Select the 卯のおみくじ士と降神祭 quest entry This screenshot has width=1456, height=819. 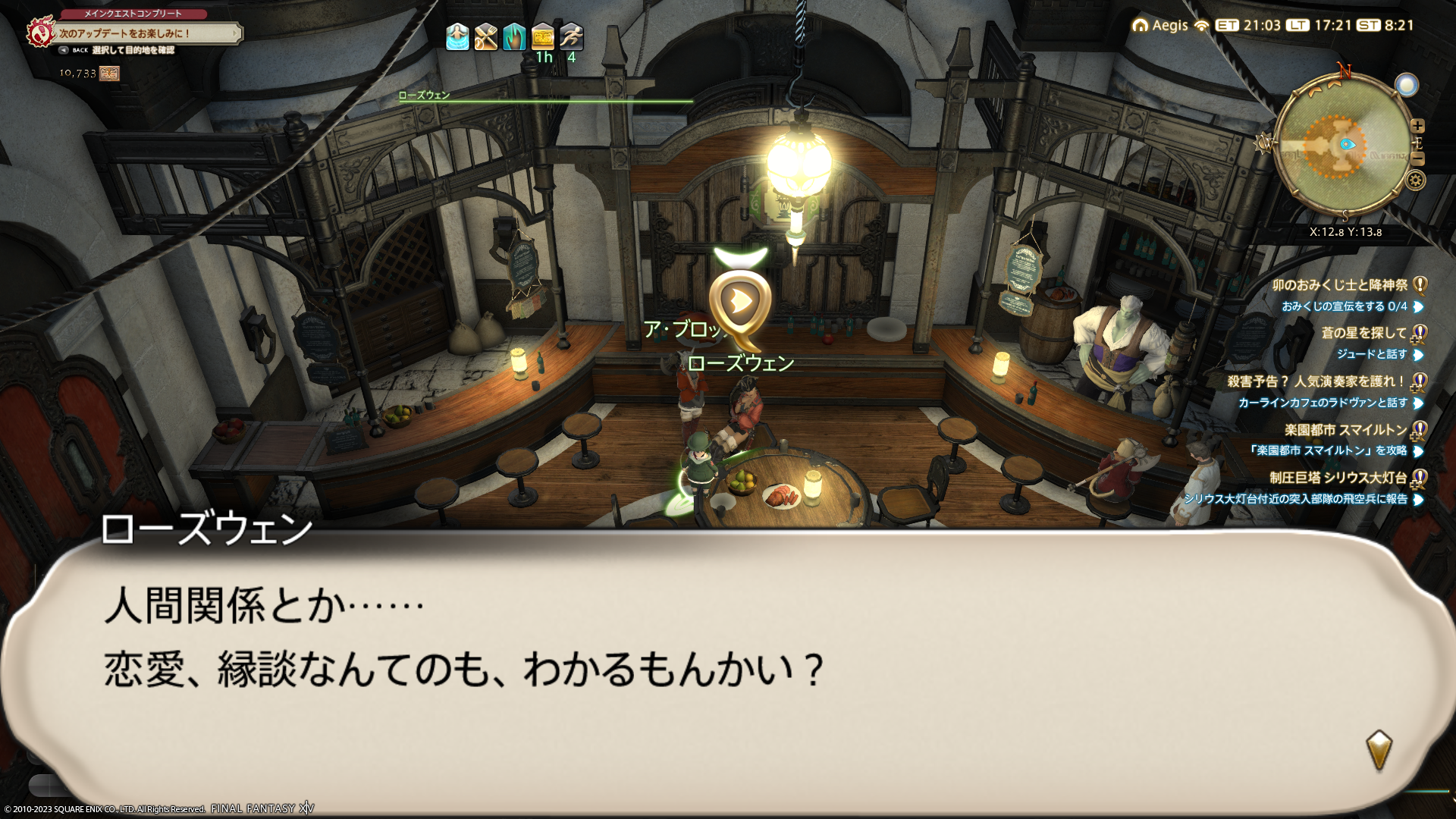(1339, 285)
